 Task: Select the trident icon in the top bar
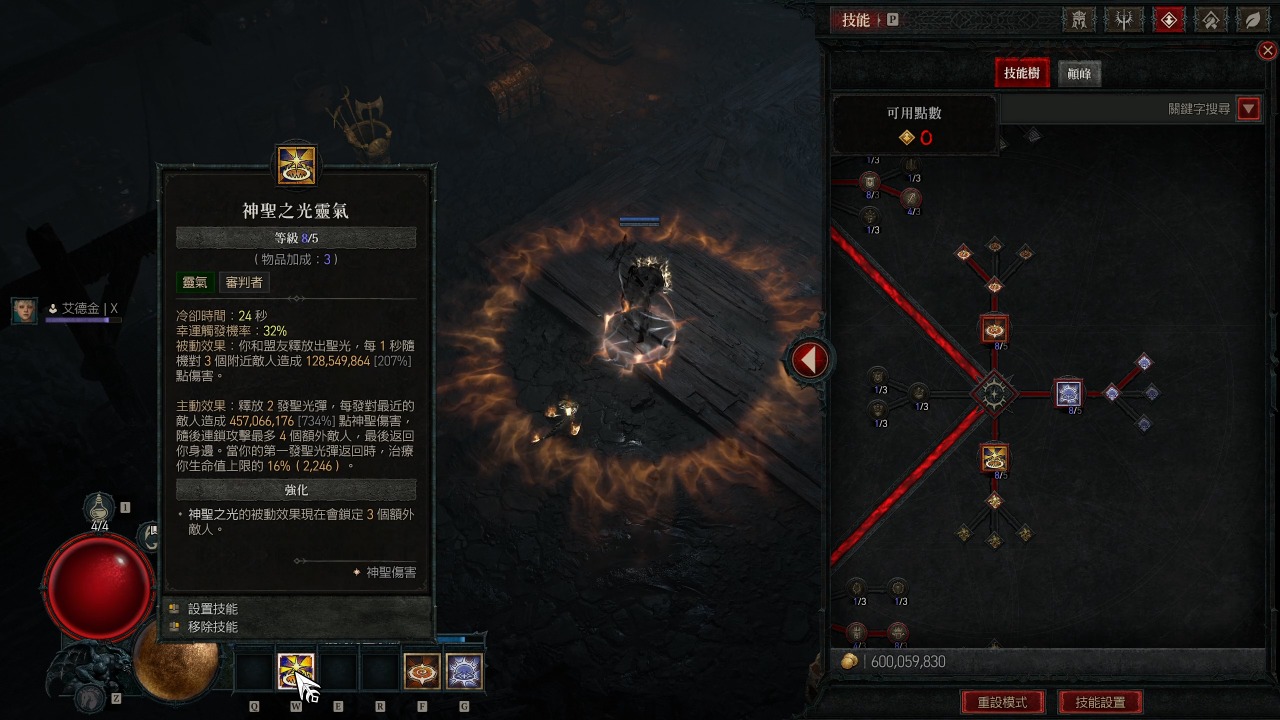click(x=1123, y=20)
